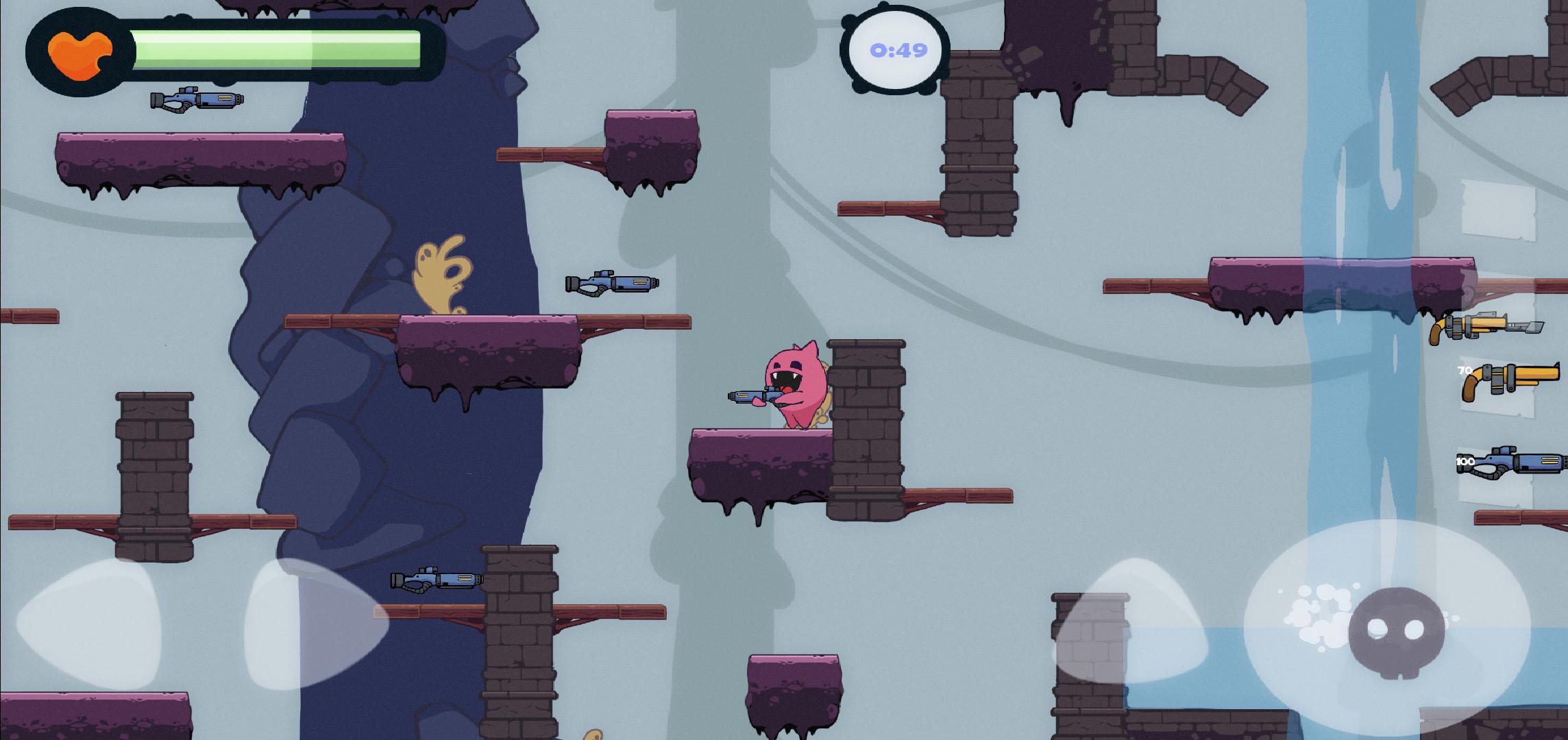Select the yellow pistol with 70 ammo
The width and height of the screenshot is (1568, 740).
pyautogui.click(x=1508, y=381)
